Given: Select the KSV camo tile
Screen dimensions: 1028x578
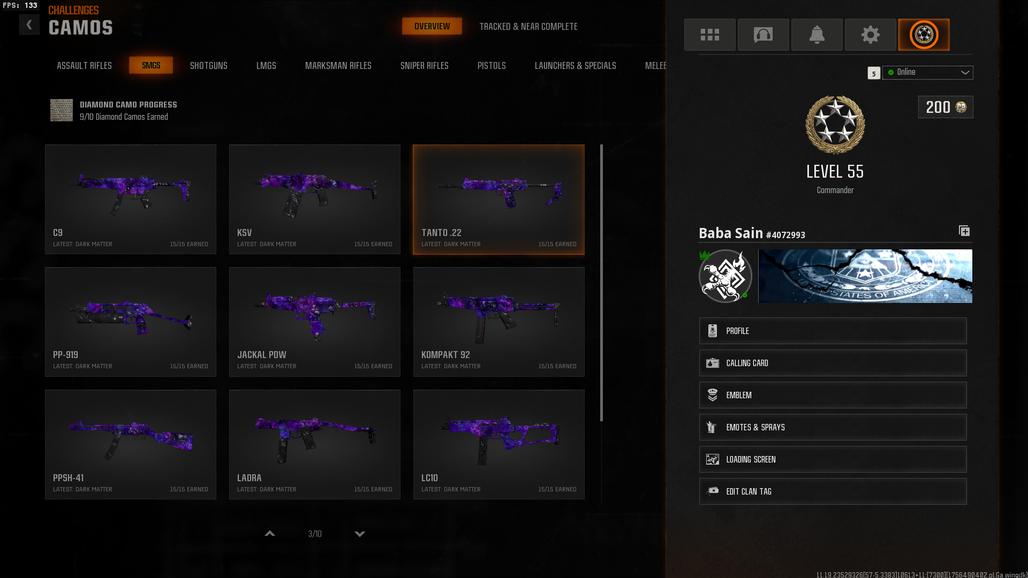Looking at the screenshot, I should [x=315, y=199].
